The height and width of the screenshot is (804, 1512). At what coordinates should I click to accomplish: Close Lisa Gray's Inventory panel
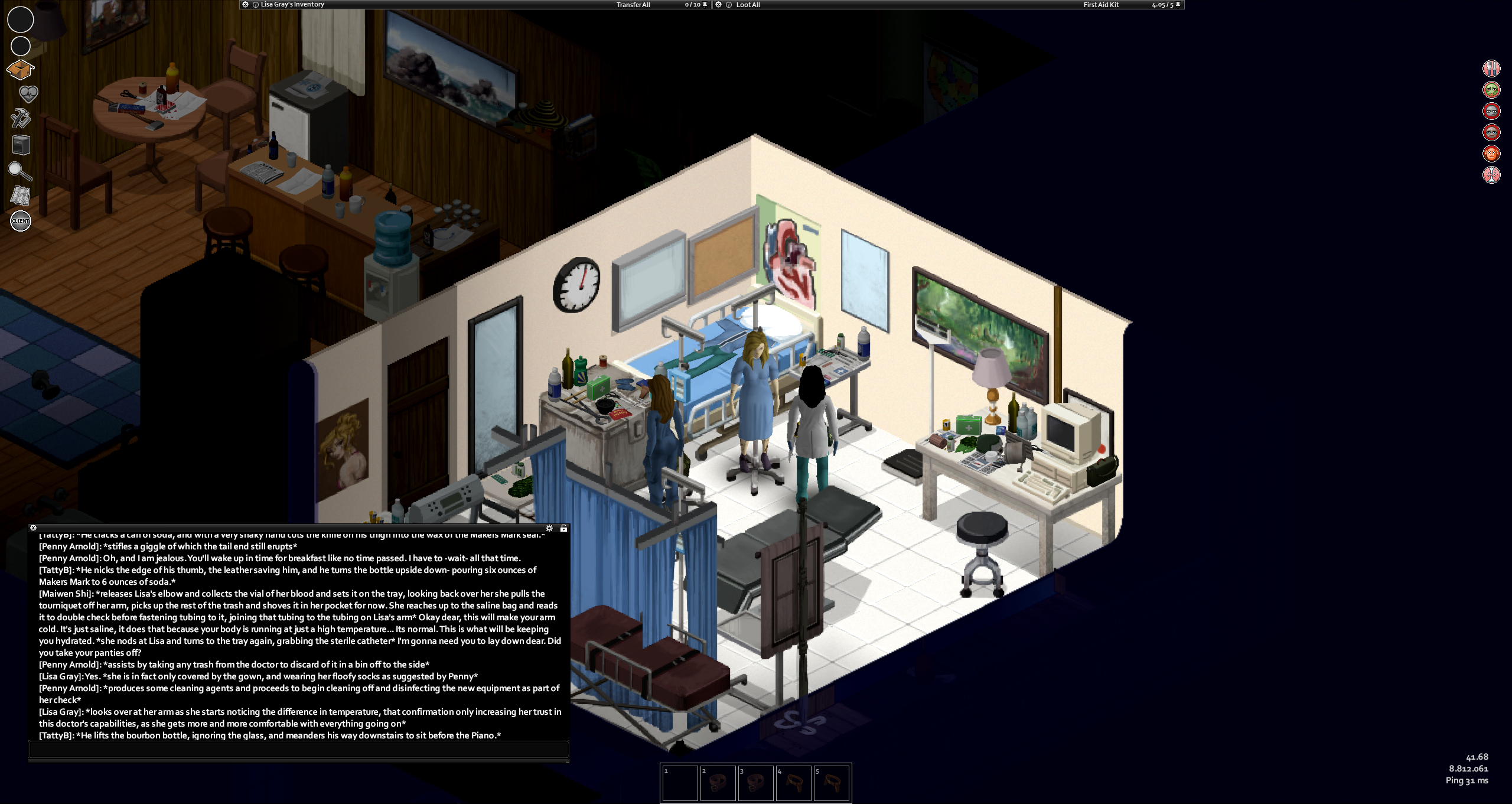(x=246, y=5)
